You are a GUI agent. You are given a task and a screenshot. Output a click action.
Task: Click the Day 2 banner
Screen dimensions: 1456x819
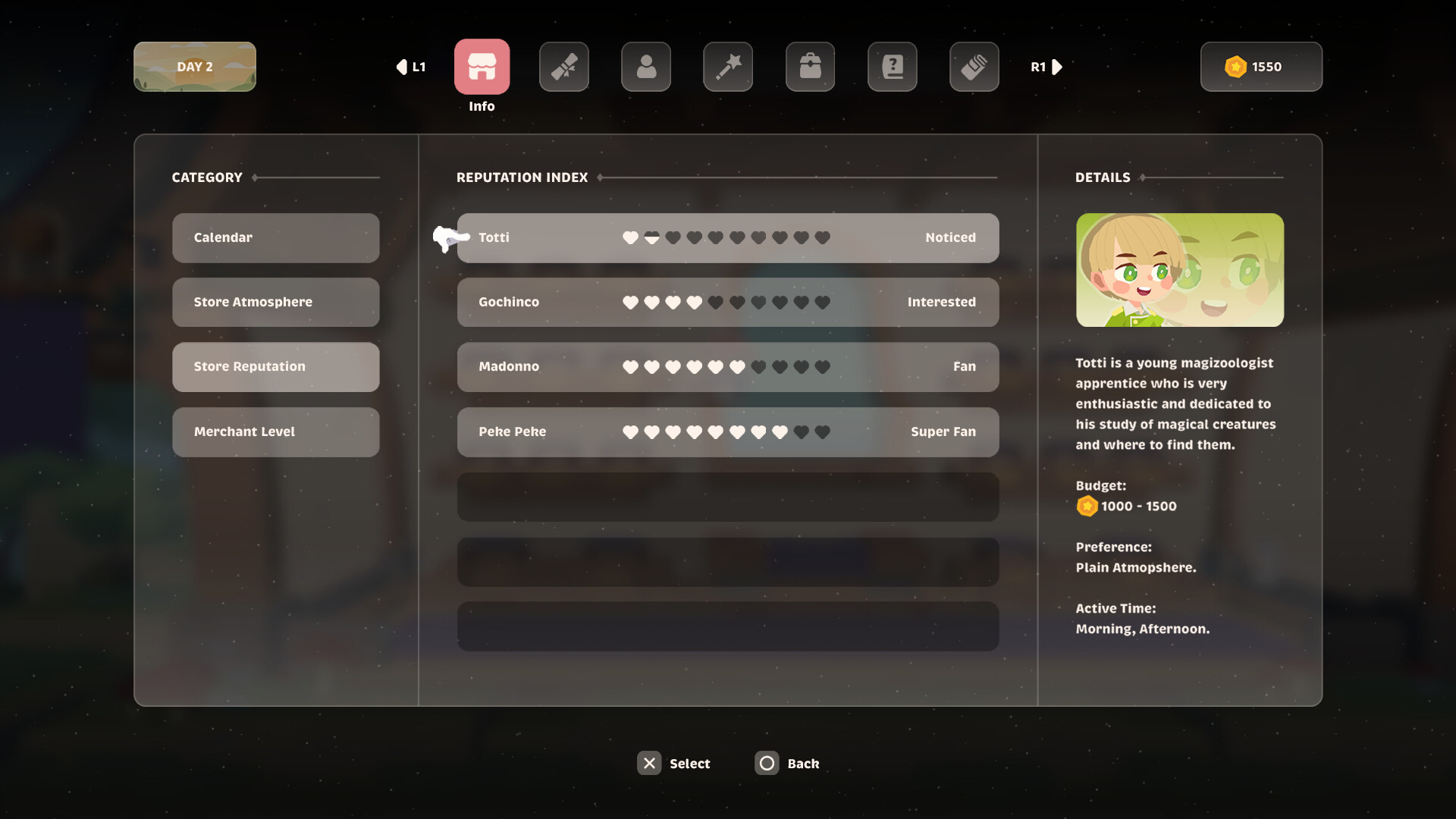[194, 67]
